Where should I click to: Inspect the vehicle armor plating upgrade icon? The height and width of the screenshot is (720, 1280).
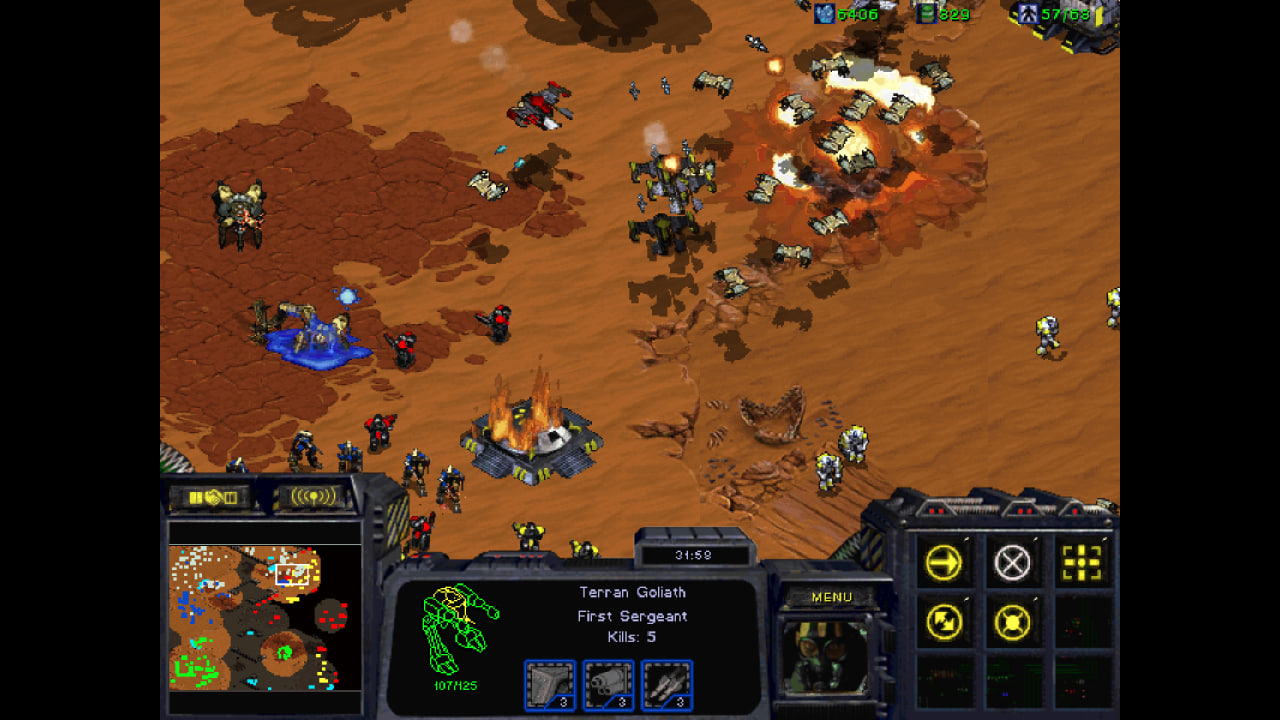(x=550, y=685)
